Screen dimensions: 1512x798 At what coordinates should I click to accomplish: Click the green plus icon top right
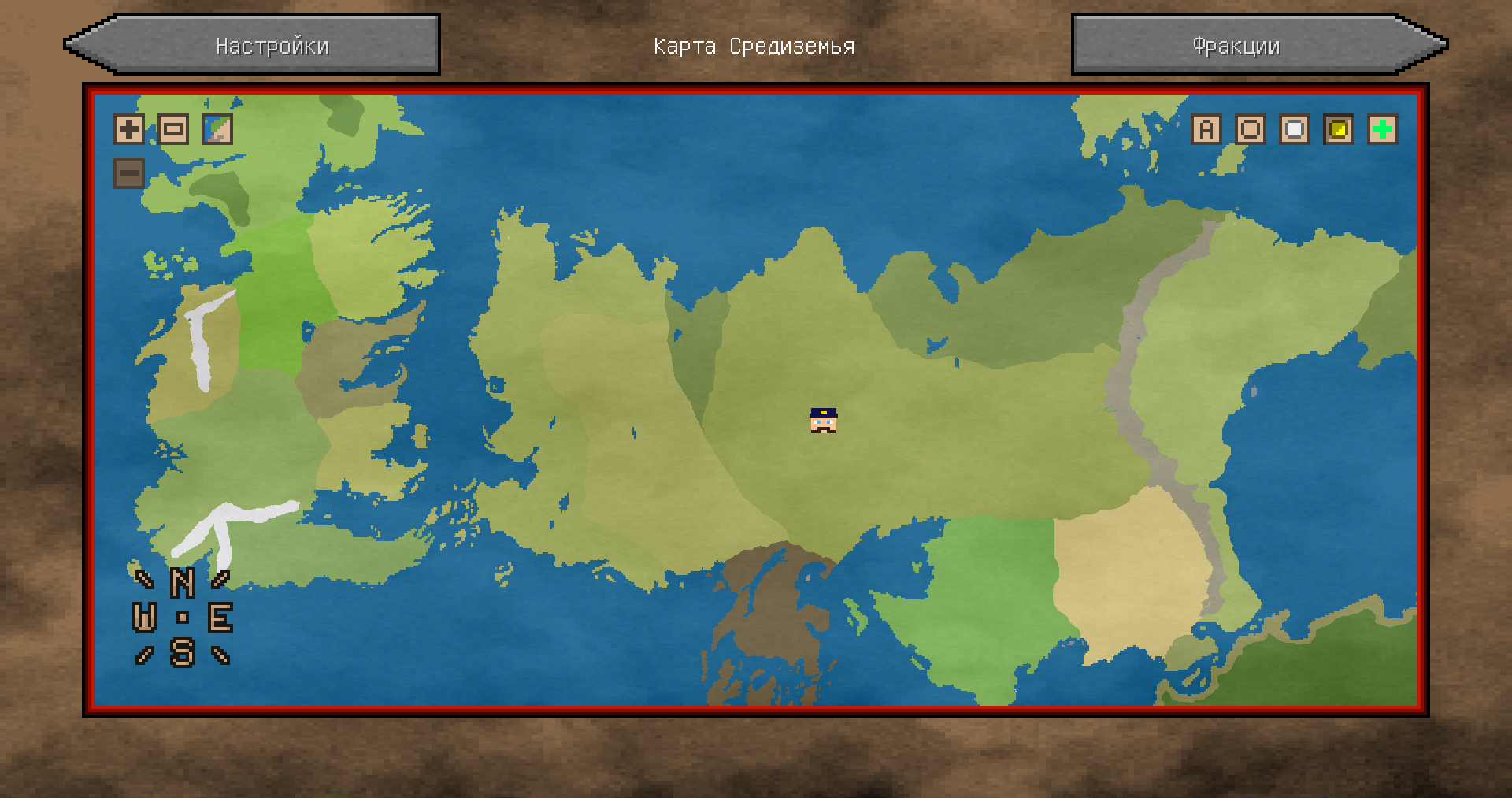tap(1383, 129)
